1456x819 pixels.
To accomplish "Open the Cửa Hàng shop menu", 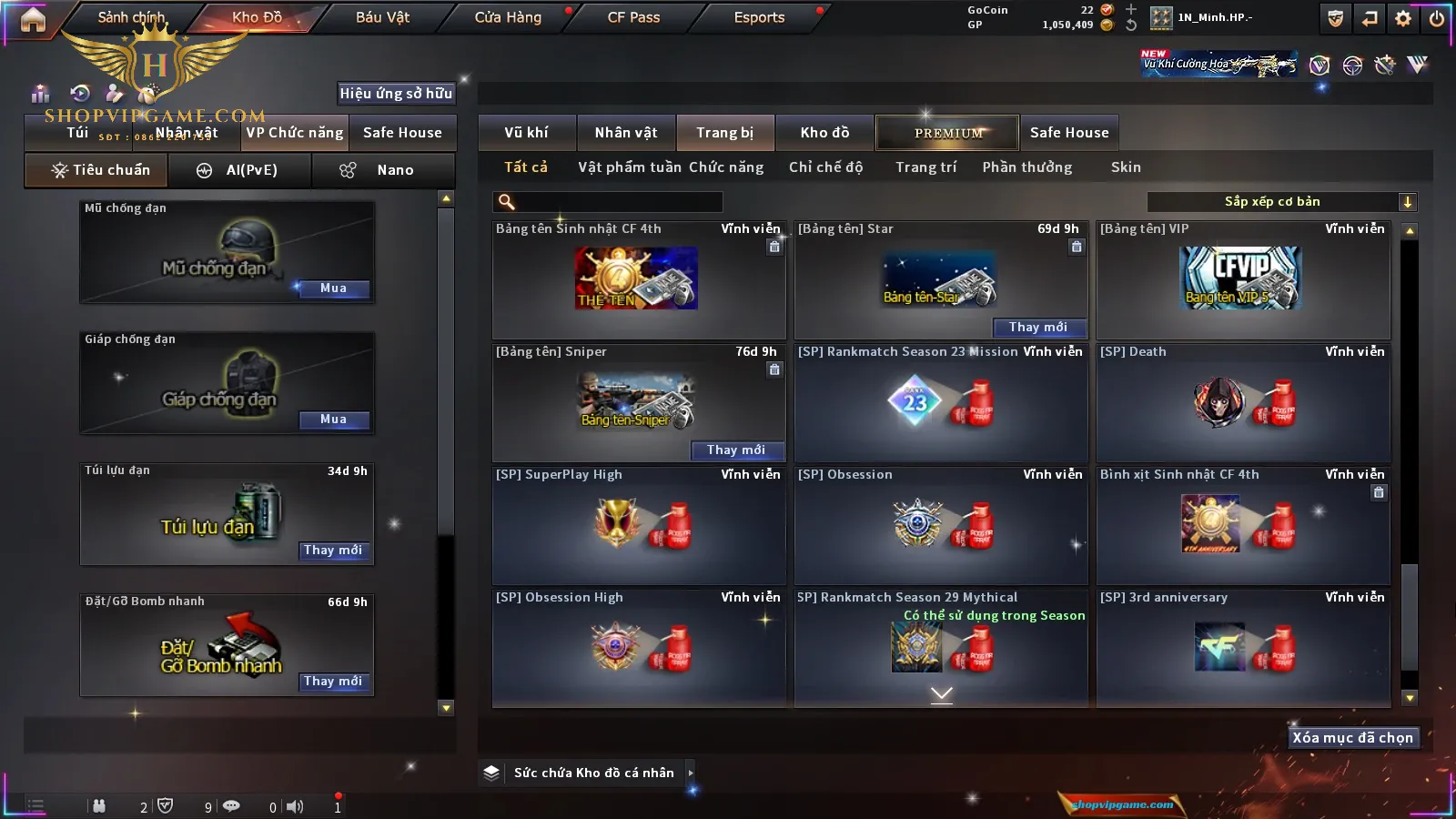I will [x=508, y=17].
